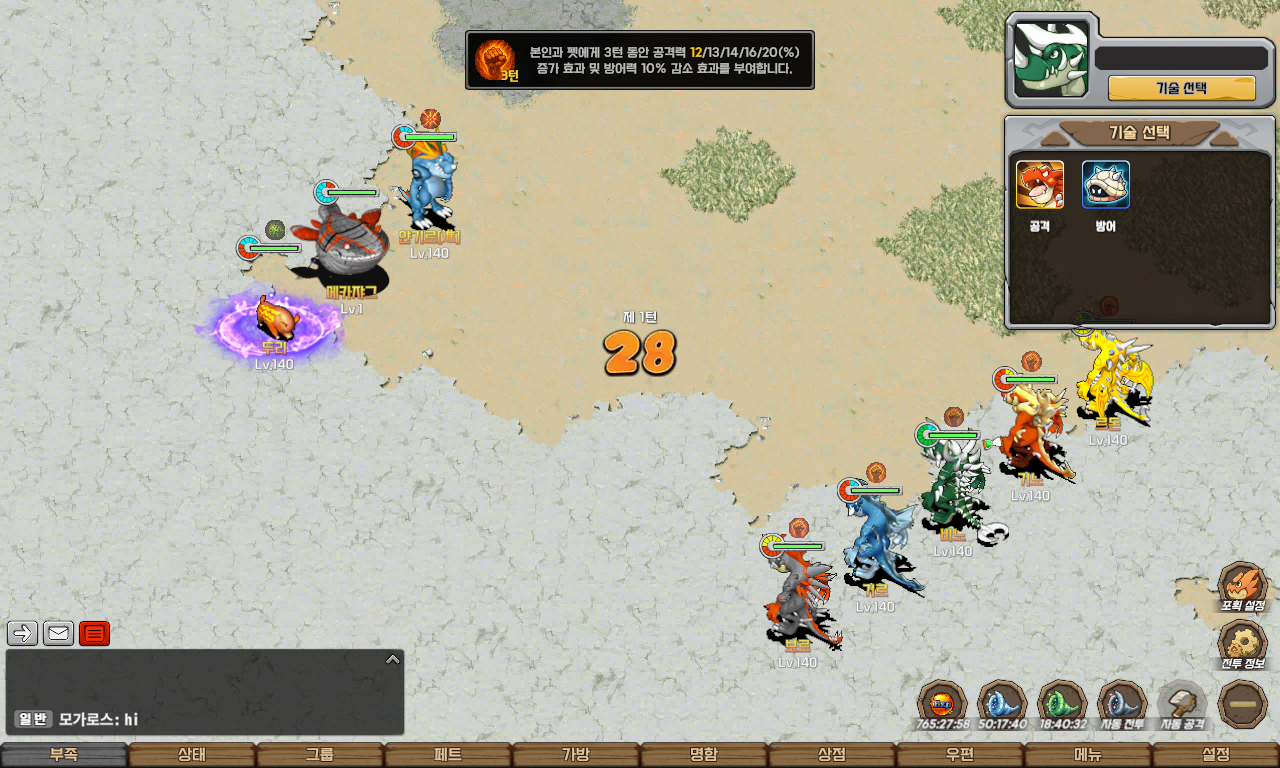Click the envelope message button above chat

pyautogui.click(x=58, y=633)
